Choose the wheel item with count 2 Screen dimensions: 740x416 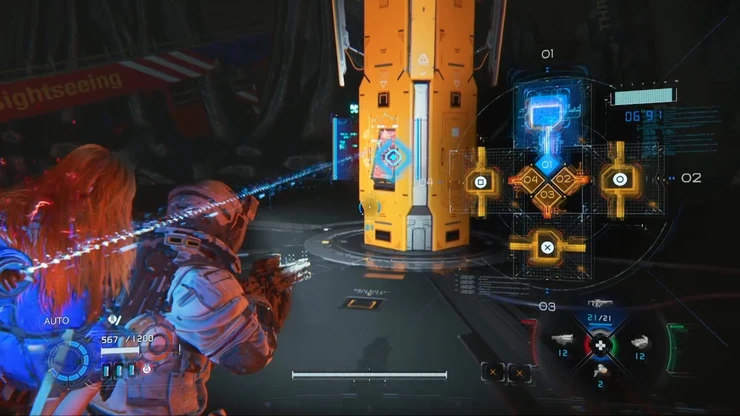point(601,372)
